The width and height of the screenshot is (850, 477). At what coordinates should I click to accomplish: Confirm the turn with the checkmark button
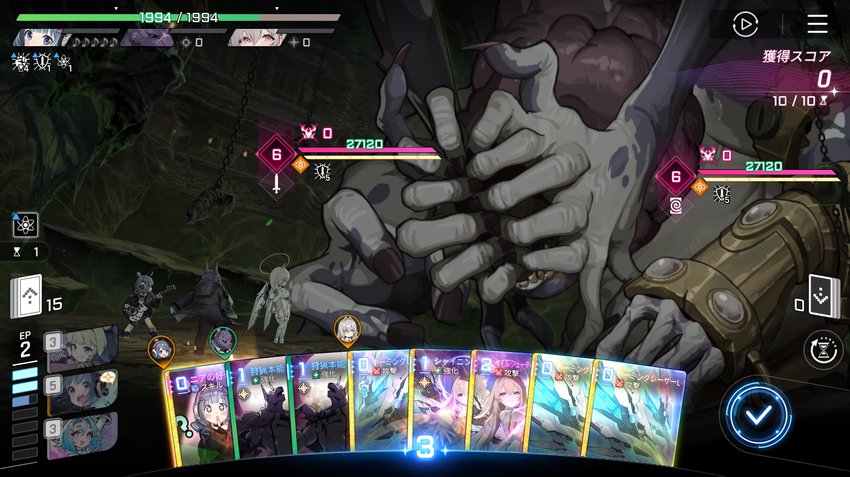759,413
